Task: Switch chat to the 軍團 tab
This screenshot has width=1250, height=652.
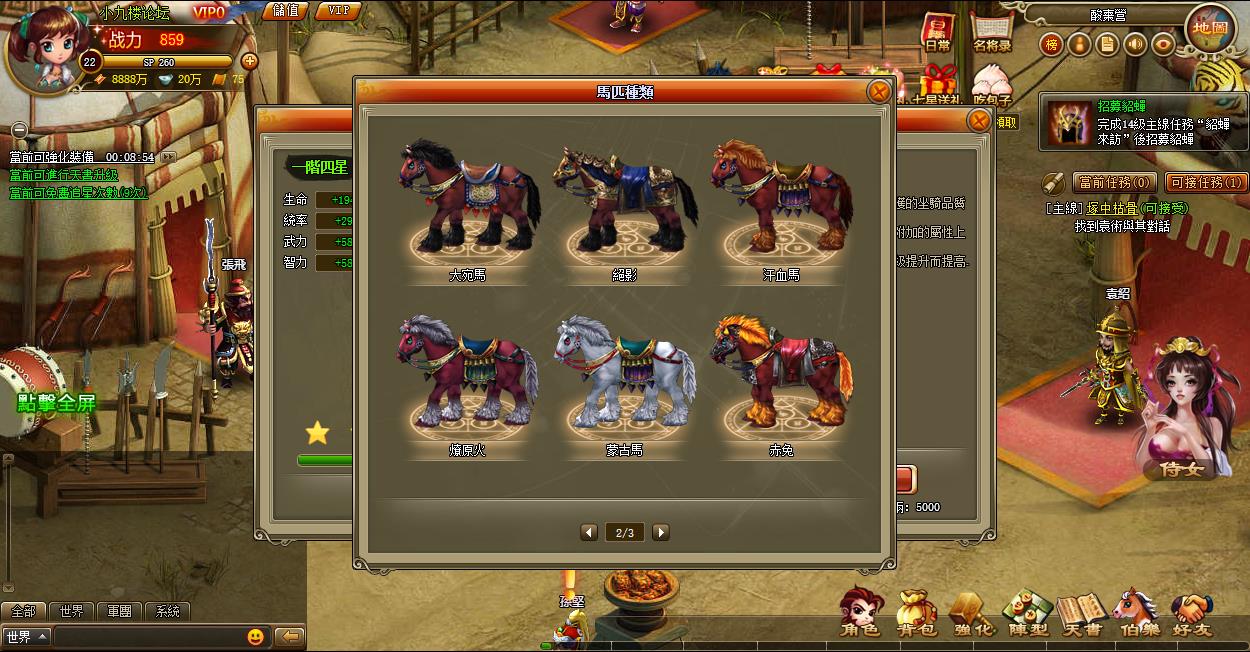Action: pos(120,611)
